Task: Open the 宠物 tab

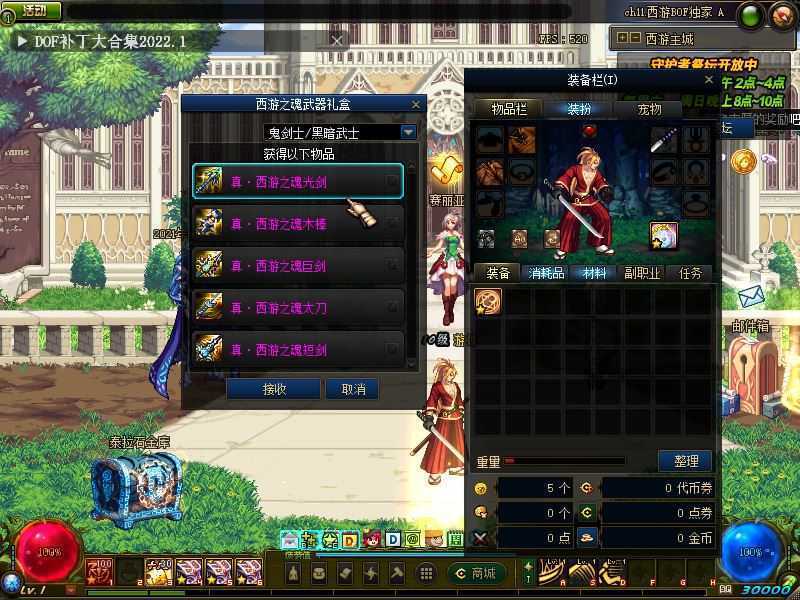Action: [x=650, y=109]
